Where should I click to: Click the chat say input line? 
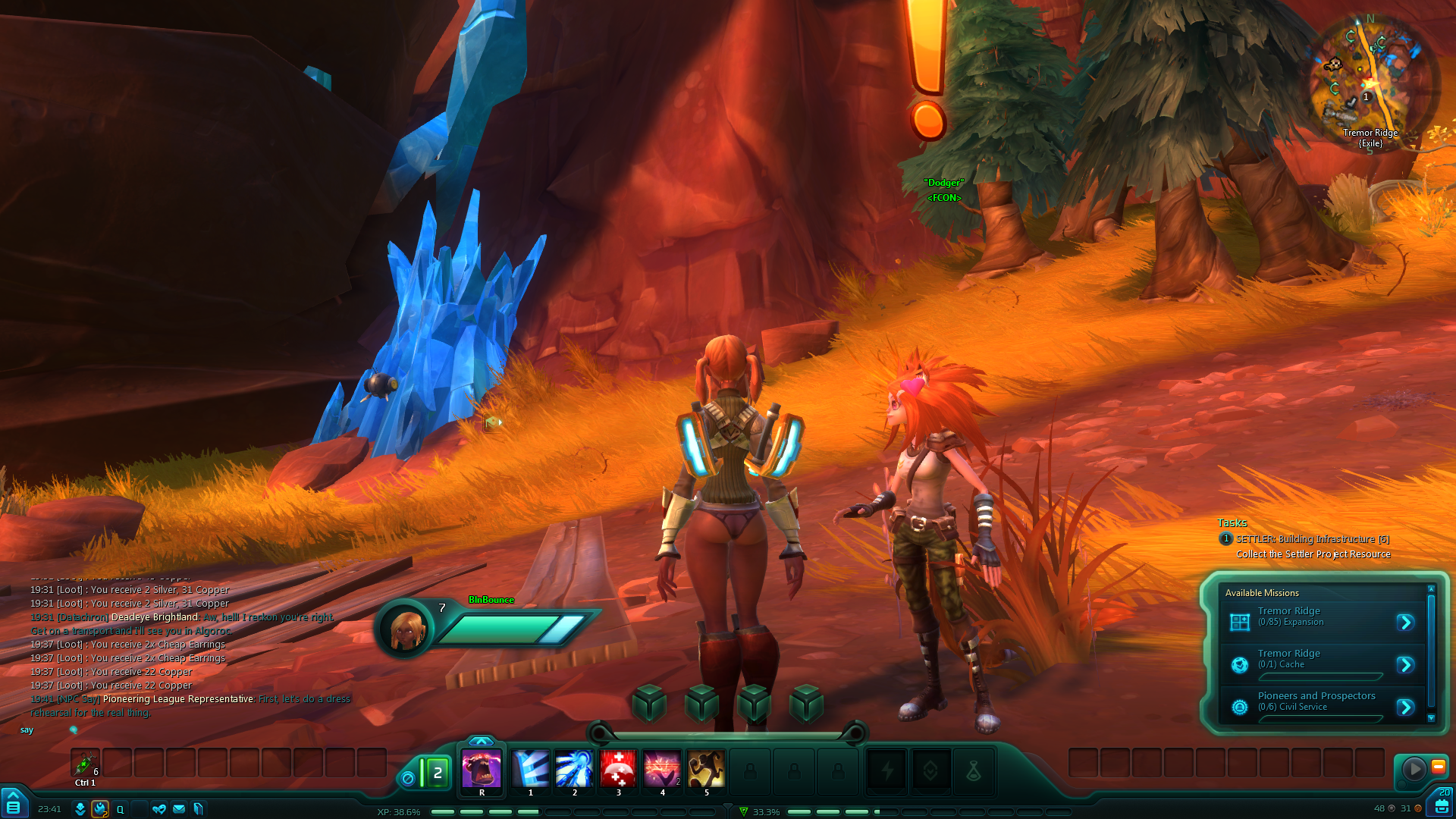[x=190, y=730]
